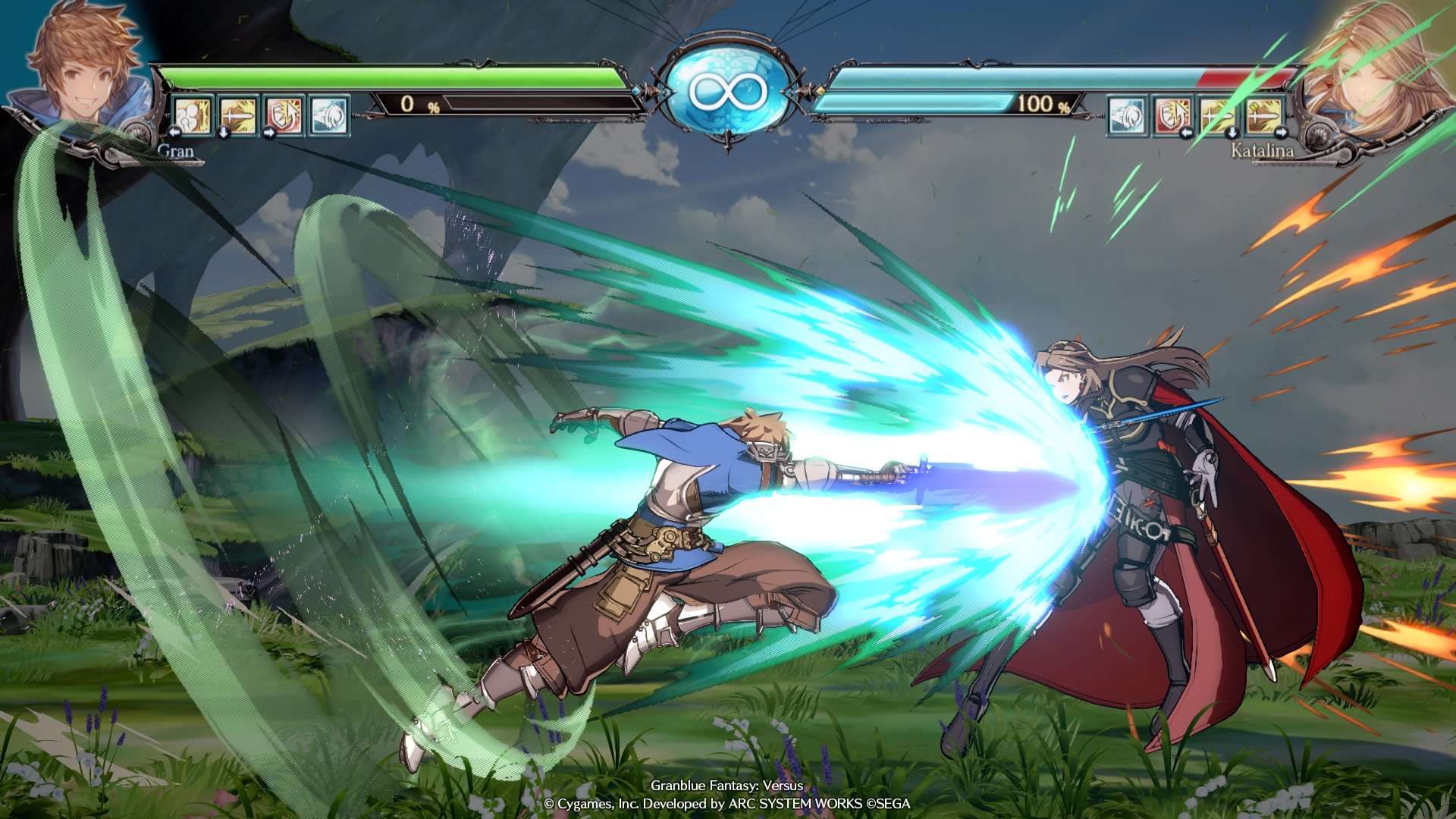Select Gran's grab skill icon
1456x819 pixels.
(192, 116)
